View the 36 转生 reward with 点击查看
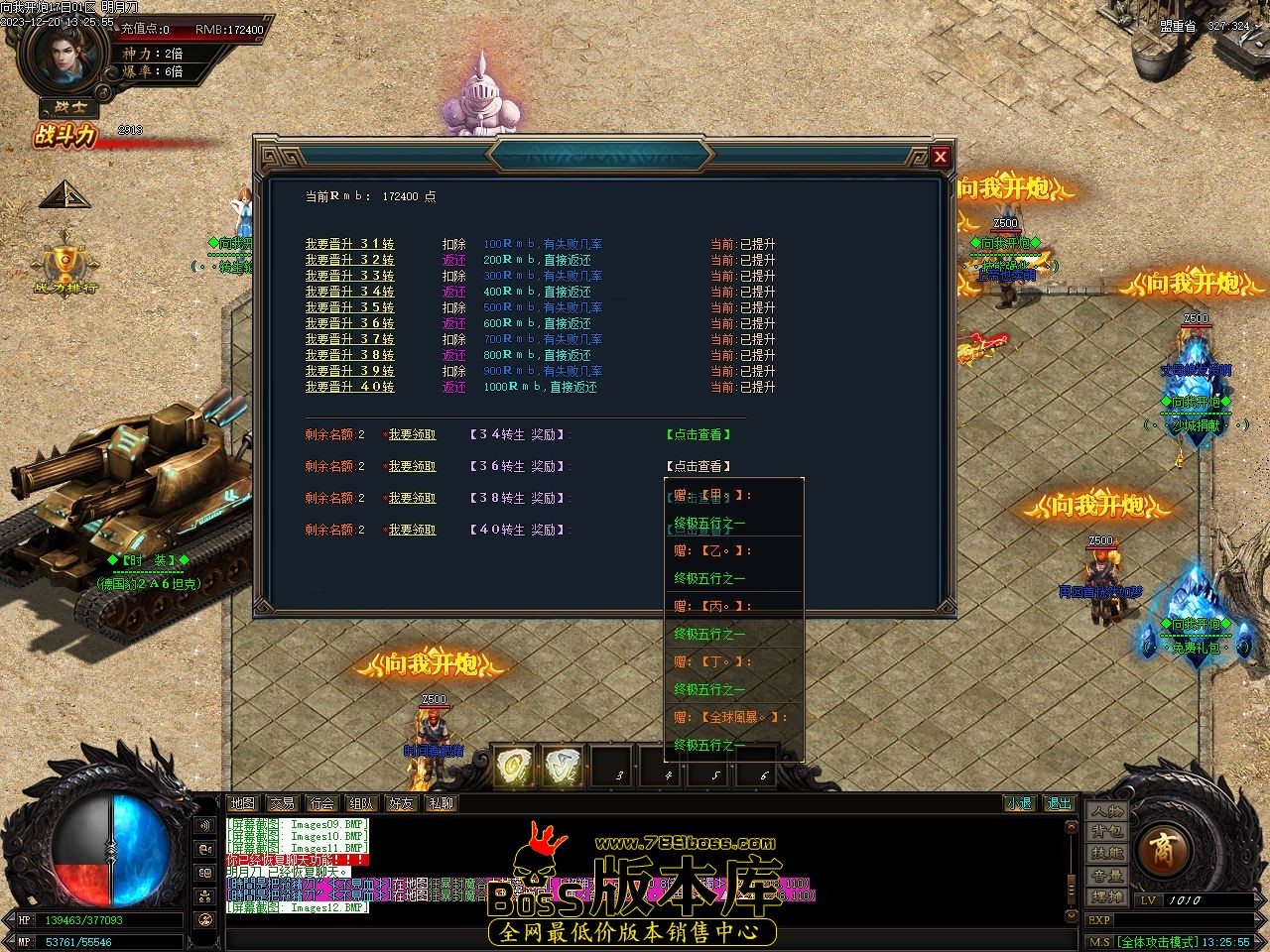1270x952 pixels. tap(698, 466)
